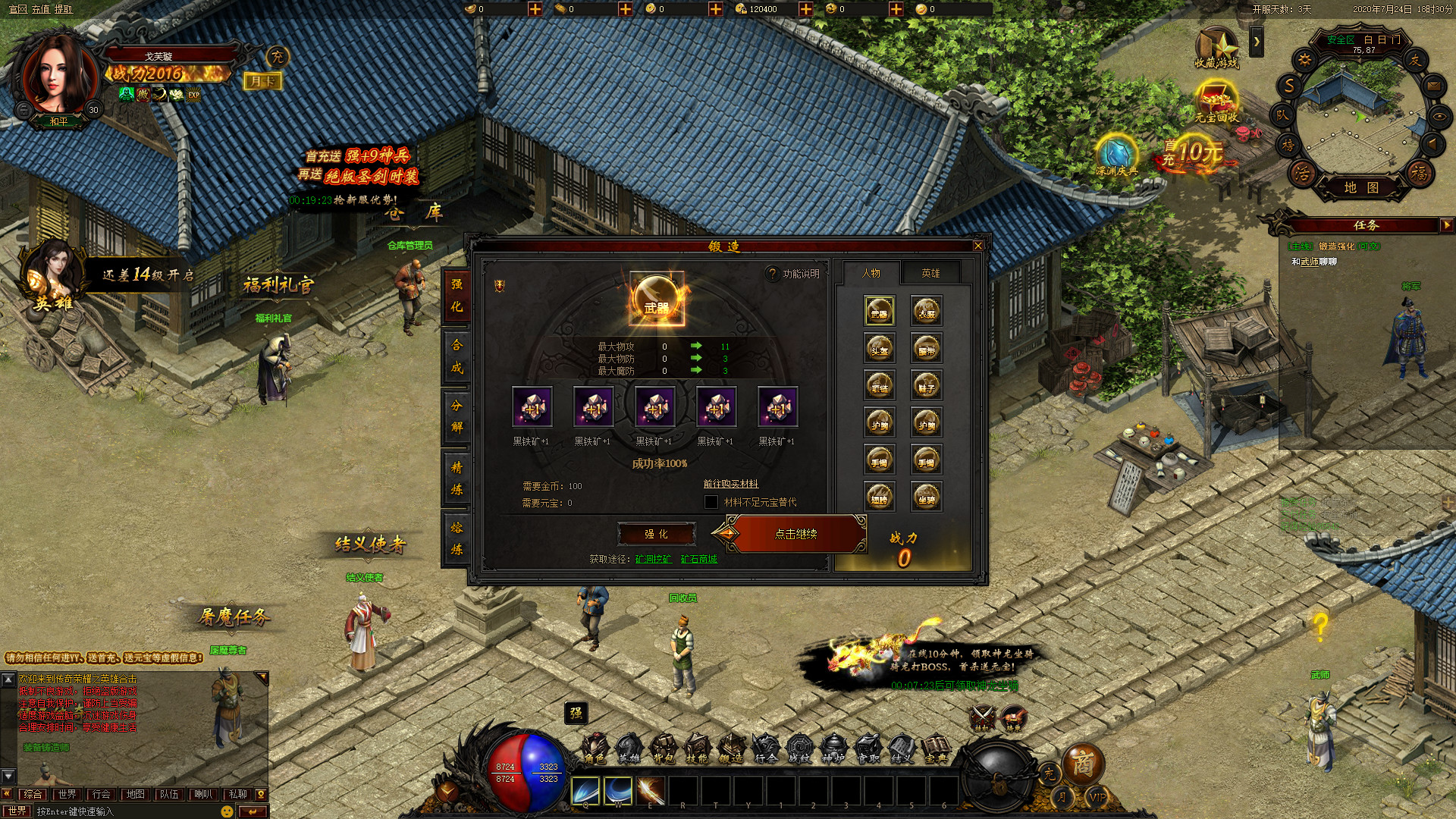Choose the 头盔 helmet equipment slot

click(880, 349)
